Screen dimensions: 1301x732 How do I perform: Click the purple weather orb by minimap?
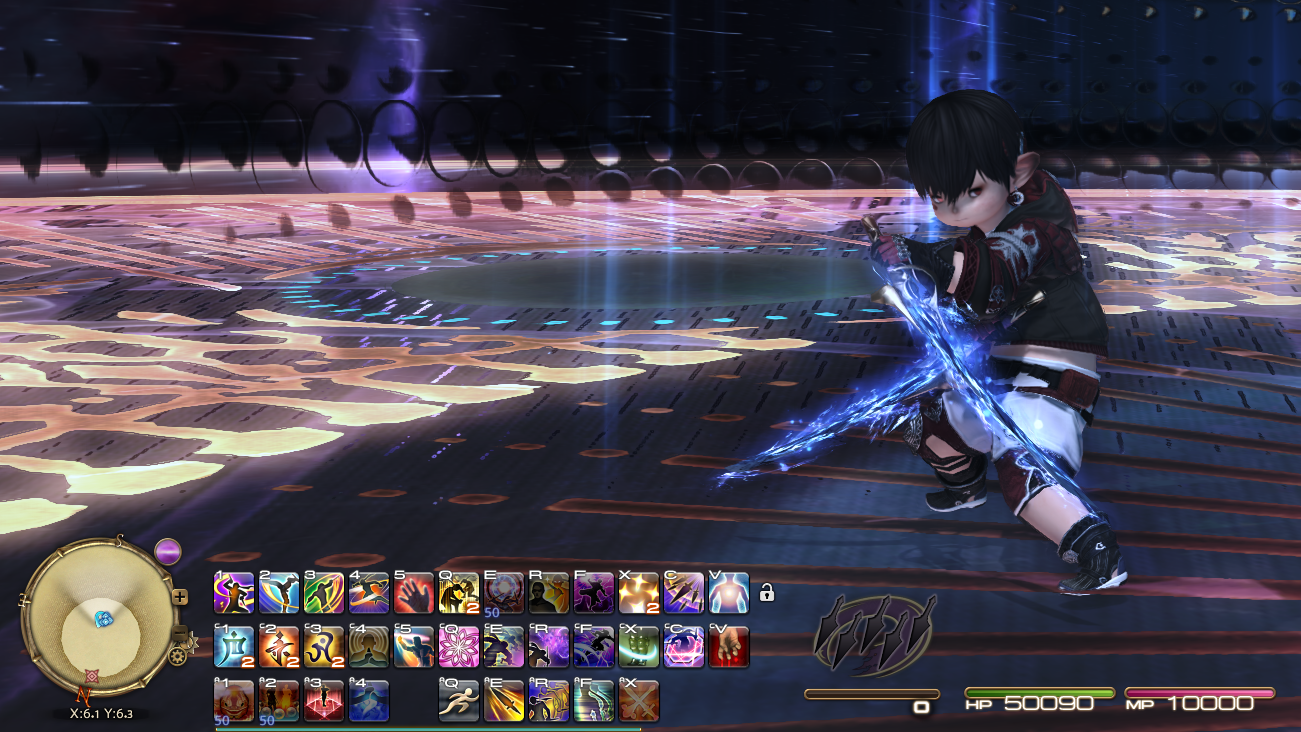coord(168,551)
